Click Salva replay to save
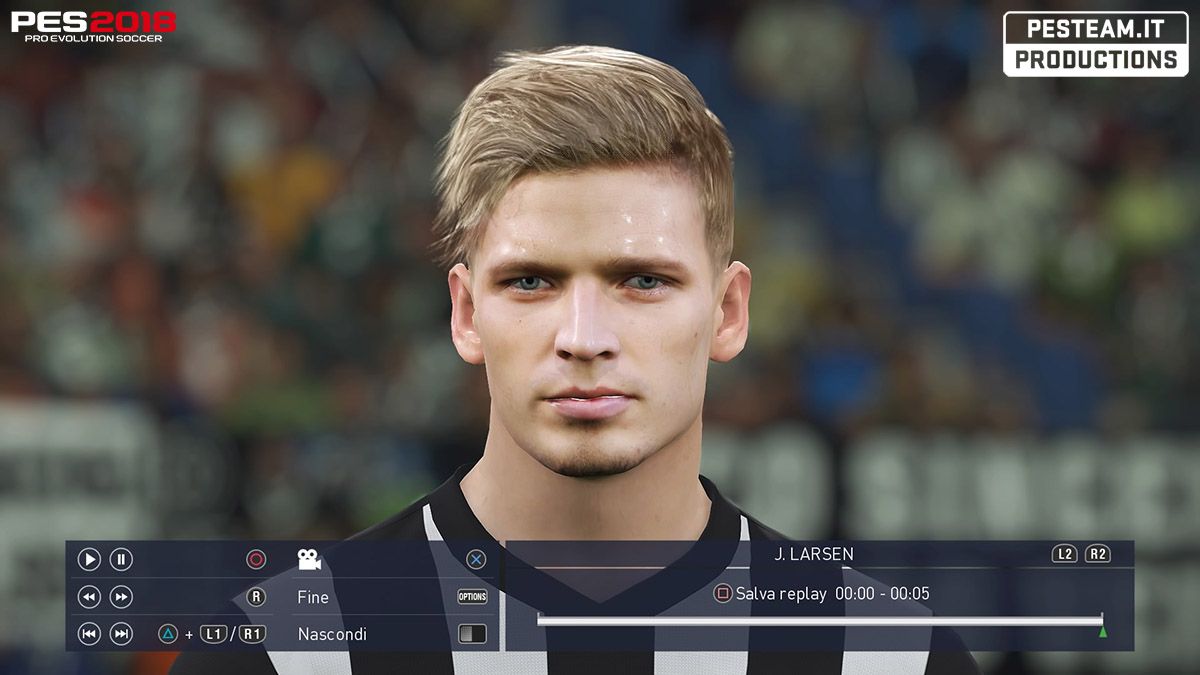This screenshot has height=675, width=1200. click(780, 594)
